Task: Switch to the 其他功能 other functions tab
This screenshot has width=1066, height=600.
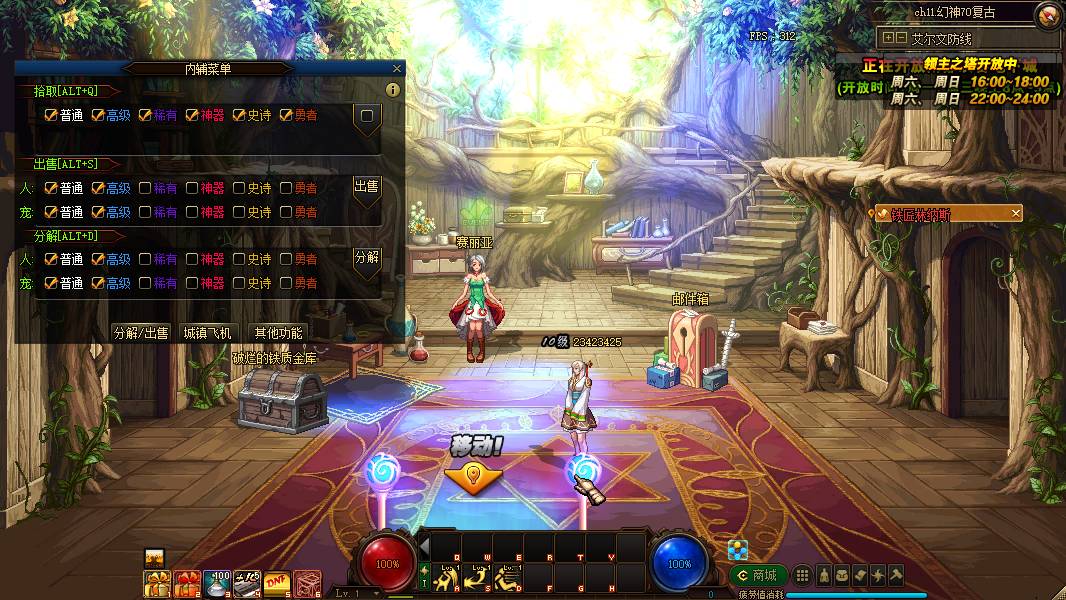Action: (278, 333)
